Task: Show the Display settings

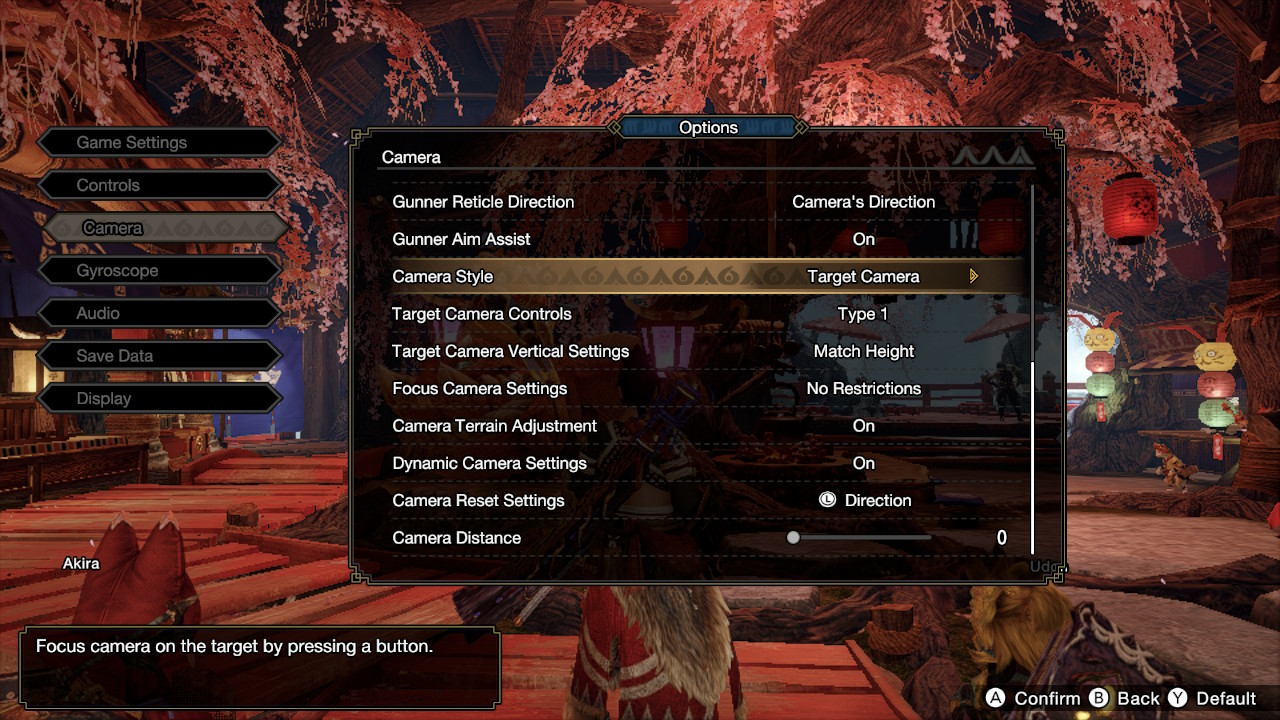Action: (x=158, y=399)
